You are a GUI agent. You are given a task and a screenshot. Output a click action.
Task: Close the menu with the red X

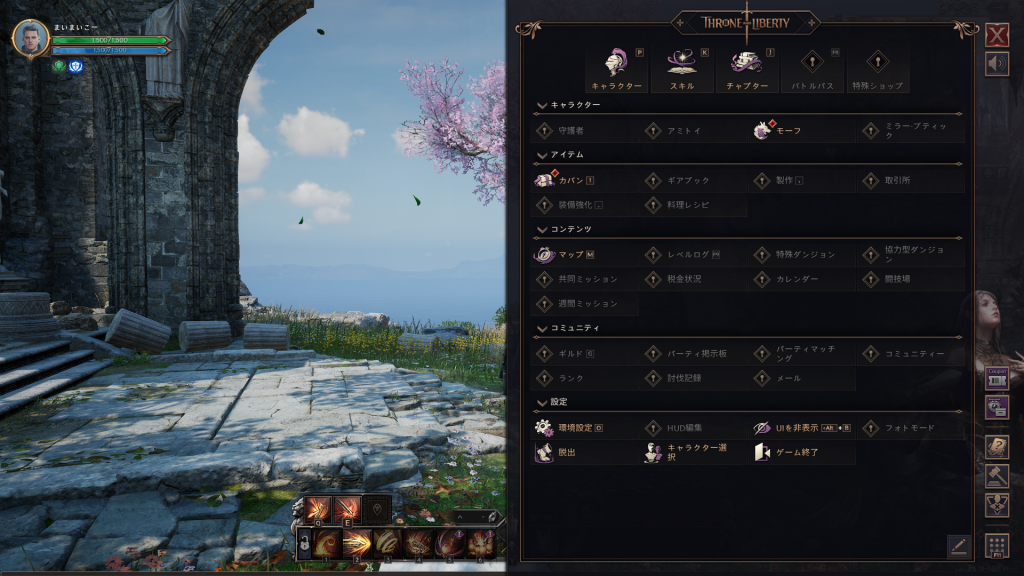pos(996,36)
